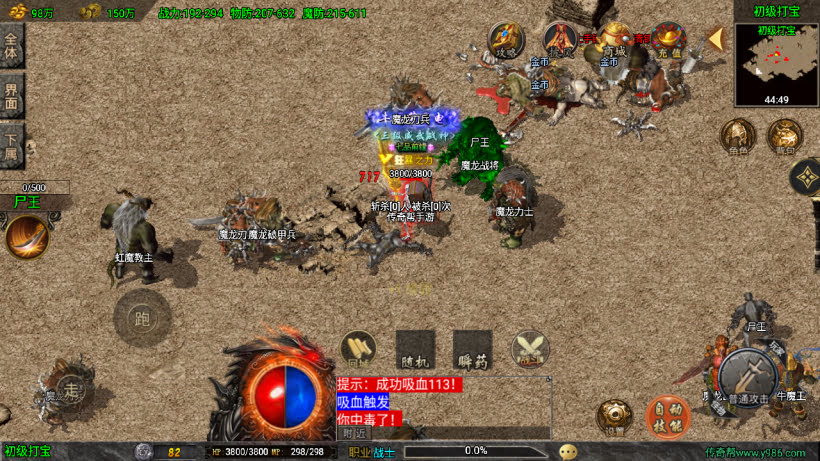Use the 回城 town return scroll
This screenshot has height=461, width=820.
pyautogui.click(x=358, y=348)
